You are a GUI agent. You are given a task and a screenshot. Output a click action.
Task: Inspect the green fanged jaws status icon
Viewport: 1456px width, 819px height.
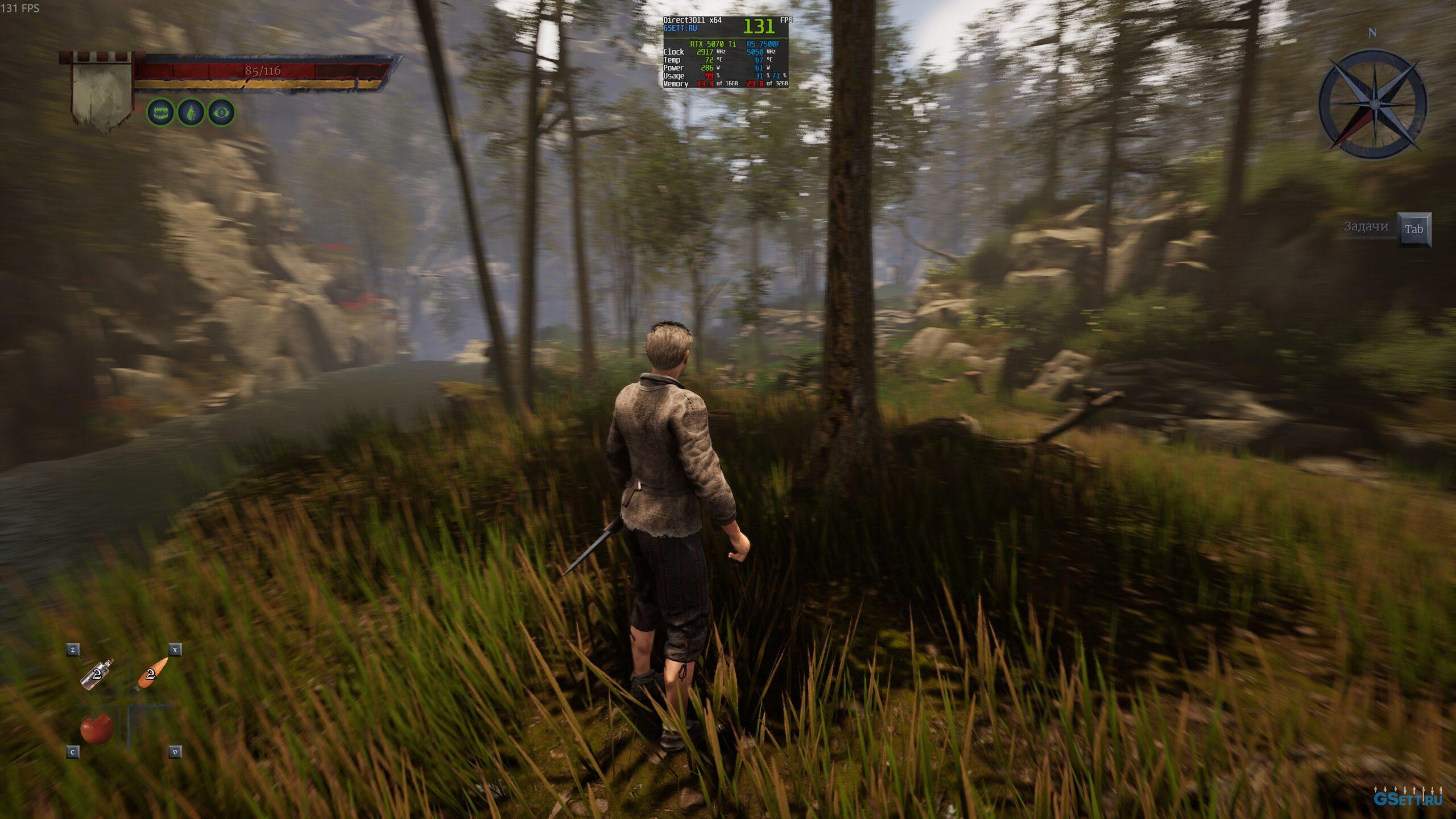tap(161, 113)
